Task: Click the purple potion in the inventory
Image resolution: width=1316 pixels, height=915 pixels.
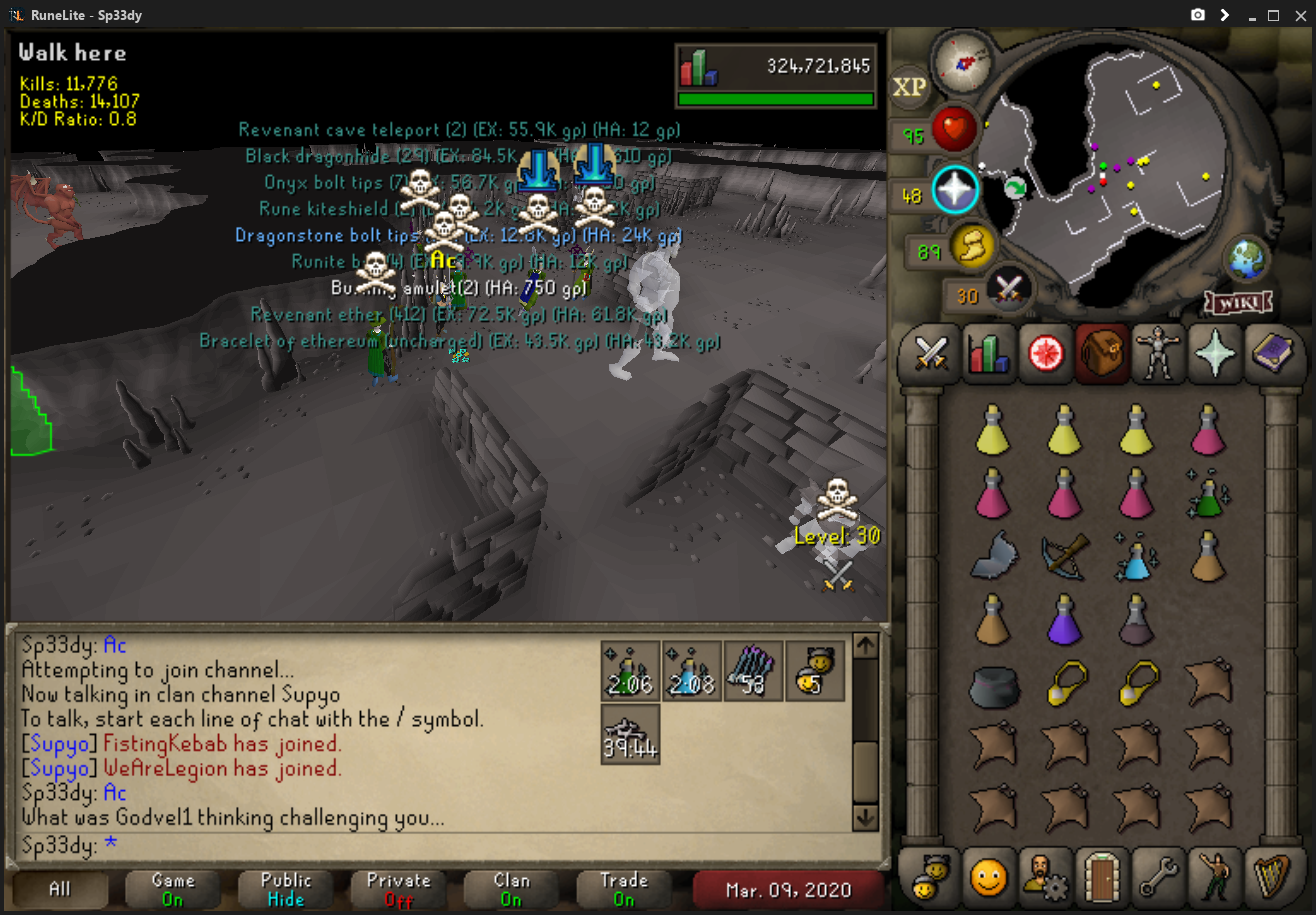Action: pyautogui.click(x=1063, y=619)
